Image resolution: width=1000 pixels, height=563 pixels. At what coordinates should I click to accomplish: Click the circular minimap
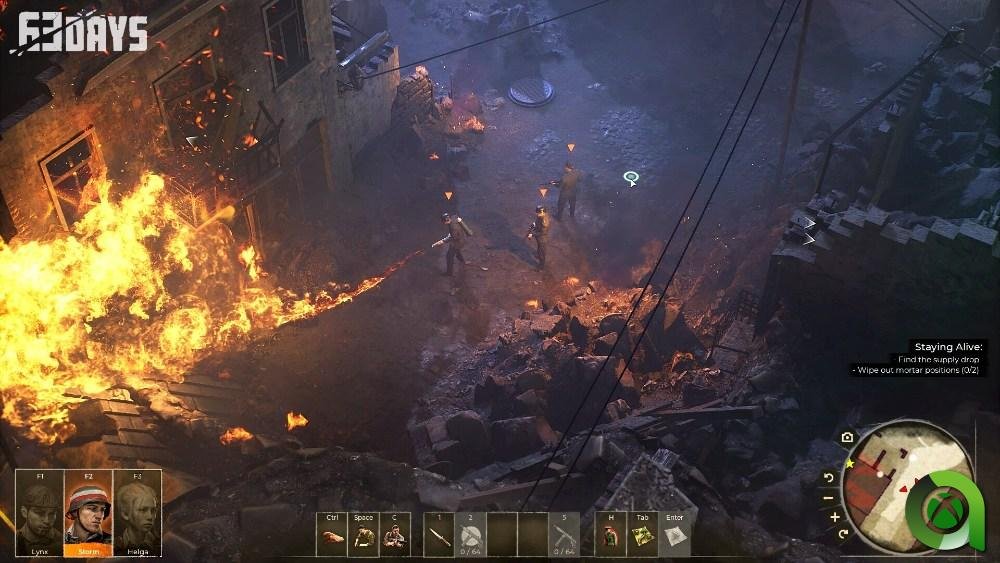point(890,480)
